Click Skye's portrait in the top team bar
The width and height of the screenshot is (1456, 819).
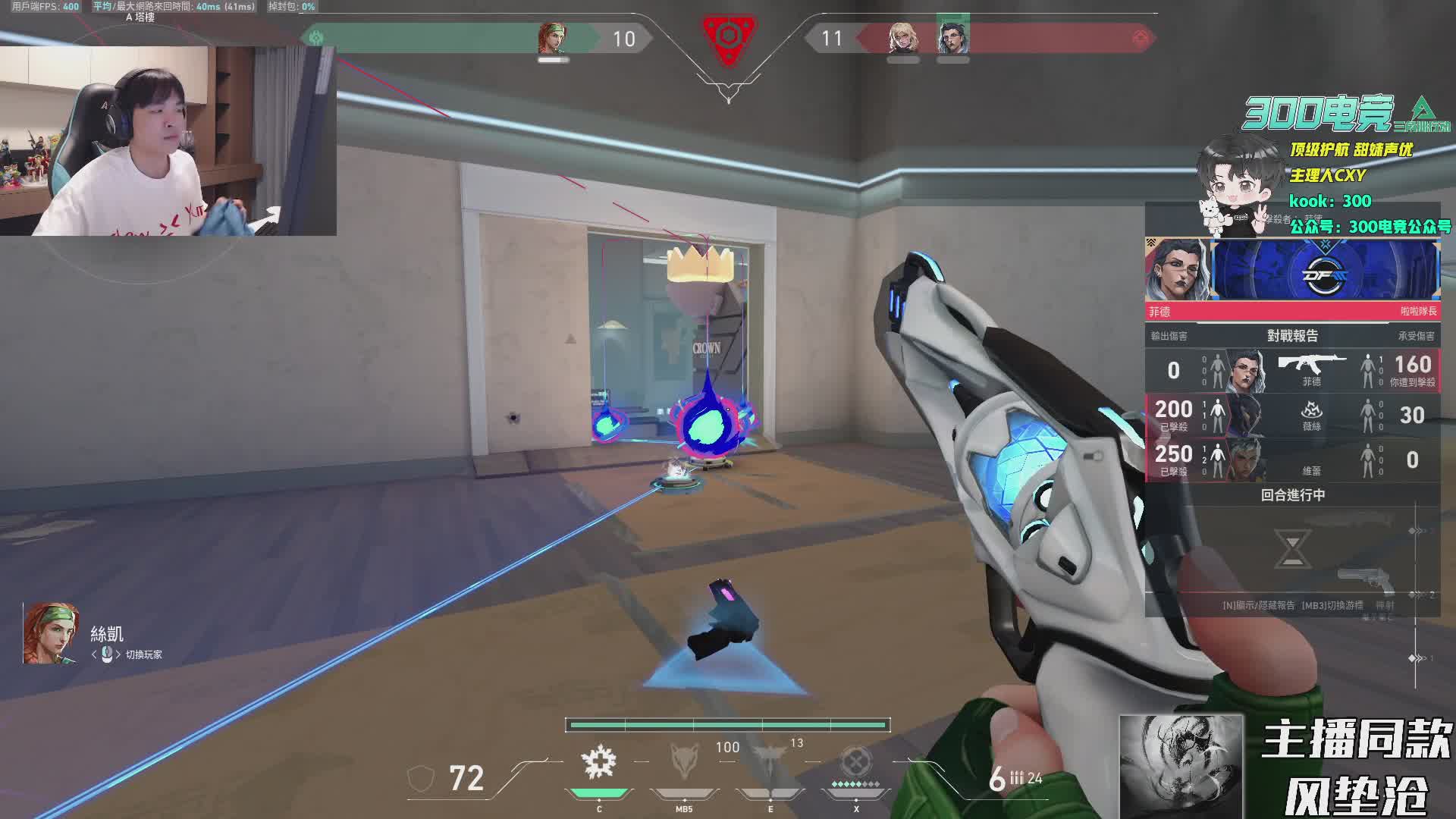tap(553, 38)
